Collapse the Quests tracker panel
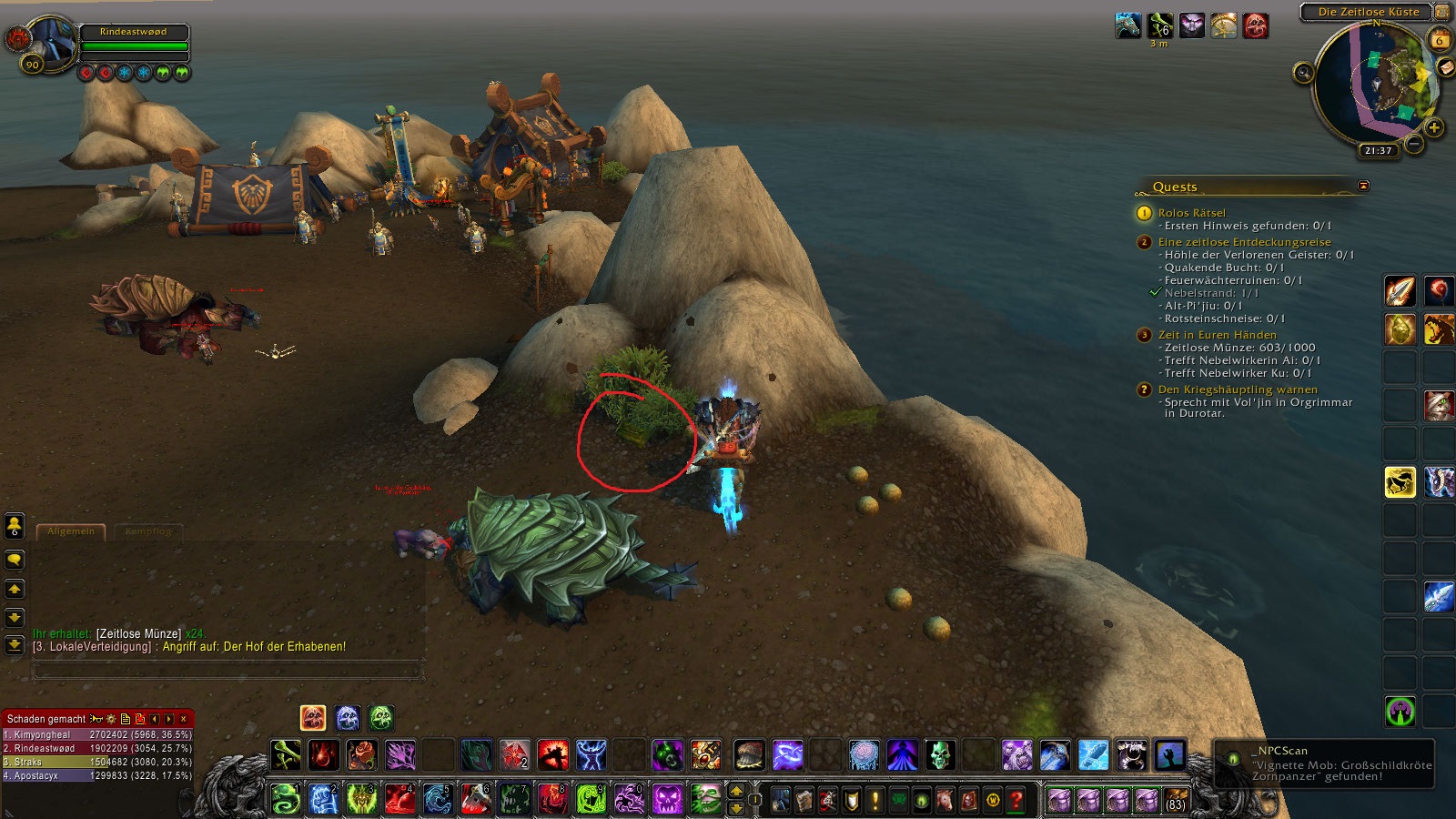 click(1363, 186)
